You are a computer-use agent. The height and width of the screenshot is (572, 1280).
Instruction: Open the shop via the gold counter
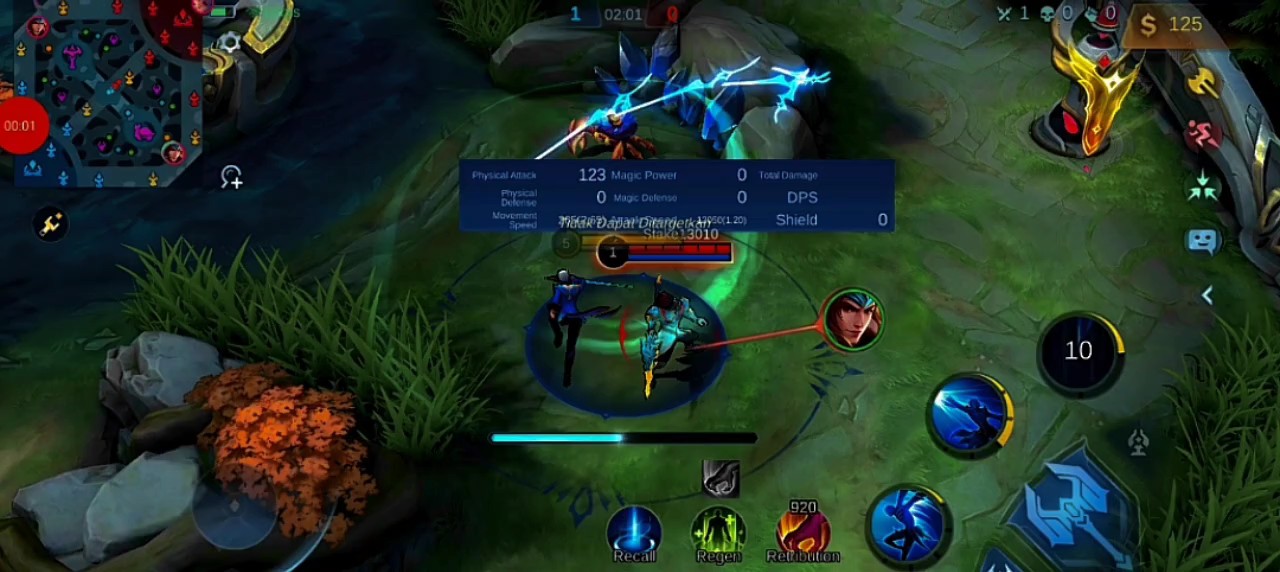1171,25
